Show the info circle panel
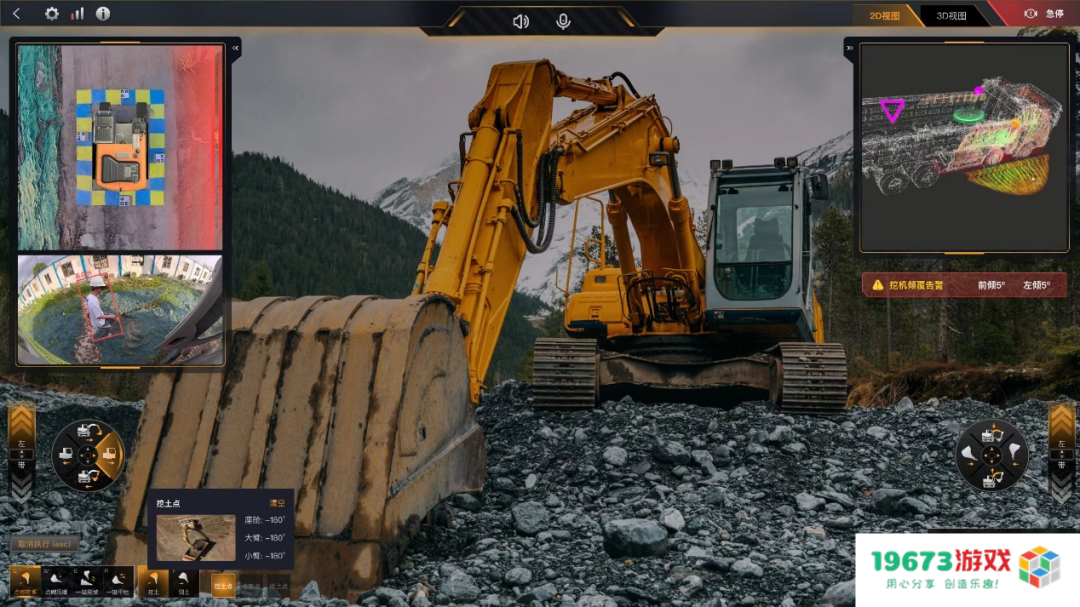Image resolution: width=1080 pixels, height=607 pixels. pyautogui.click(x=102, y=14)
